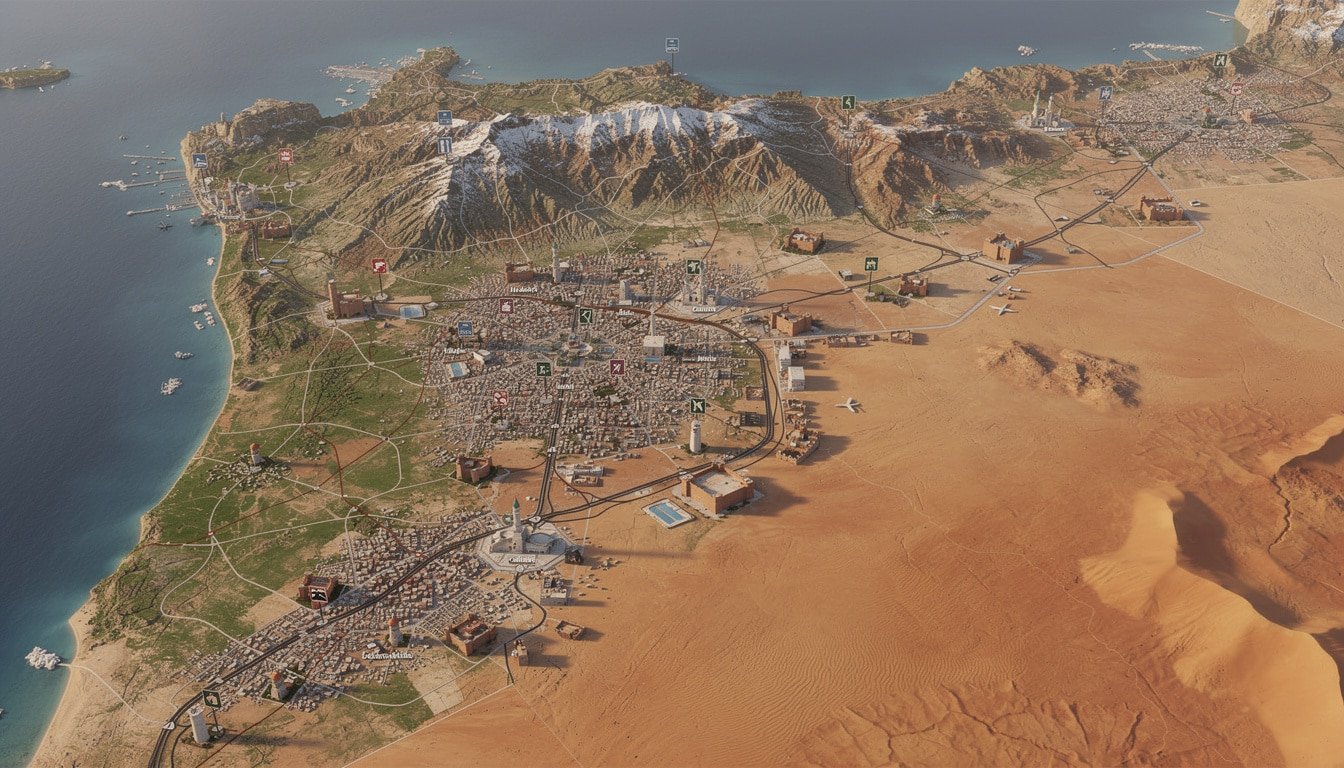Click the red marker near the northern harbor coastline
The width and height of the screenshot is (1344, 768).
click(x=287, y=156)
